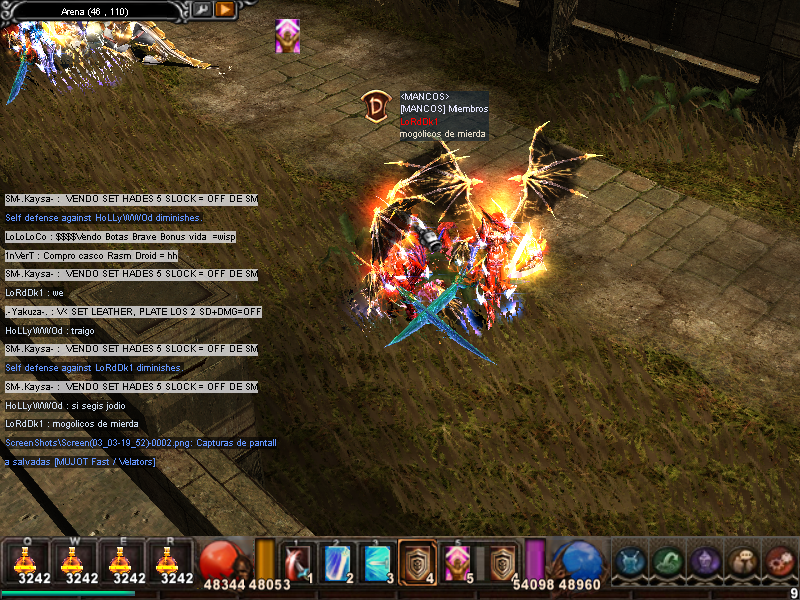Activate the pink buff skill in slot 5
The image size is (800, 600).
pos(458,562)
